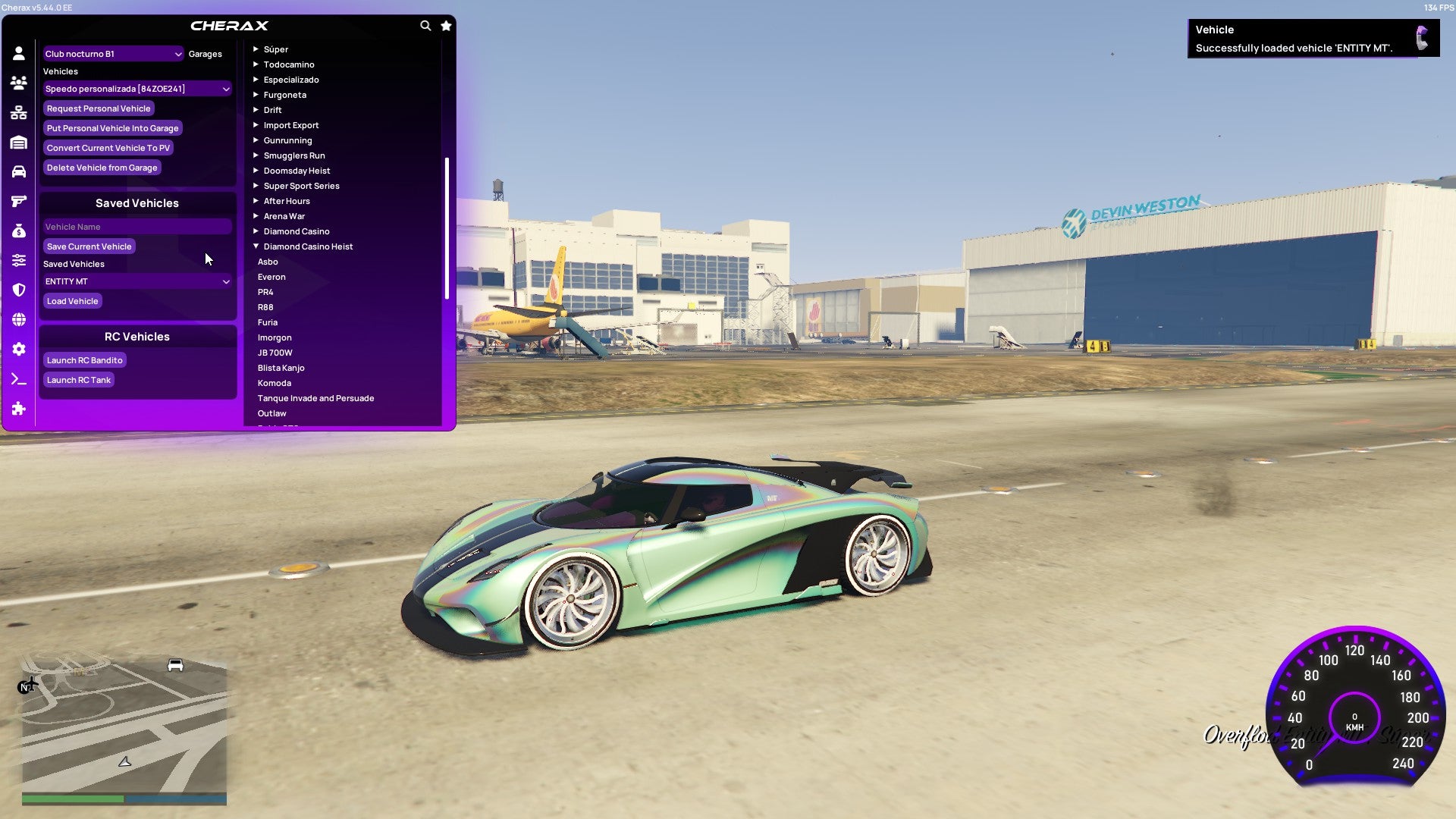Click the favorites star in header
This screenshot has height=819, width=1456.
(x=446, y=25)
